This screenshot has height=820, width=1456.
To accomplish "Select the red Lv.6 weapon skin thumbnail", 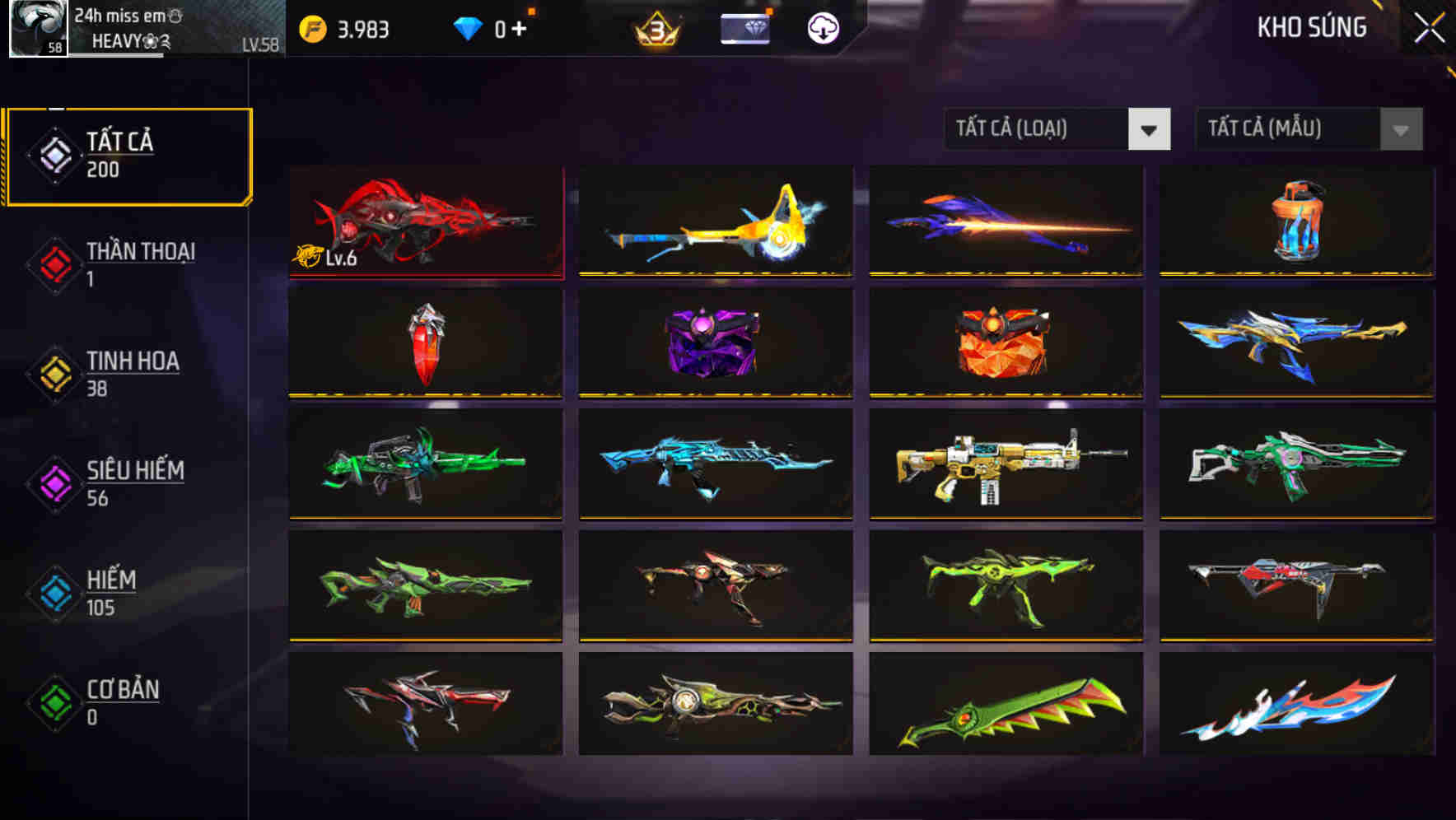I will pyautogui.click(x=425, y=221).
